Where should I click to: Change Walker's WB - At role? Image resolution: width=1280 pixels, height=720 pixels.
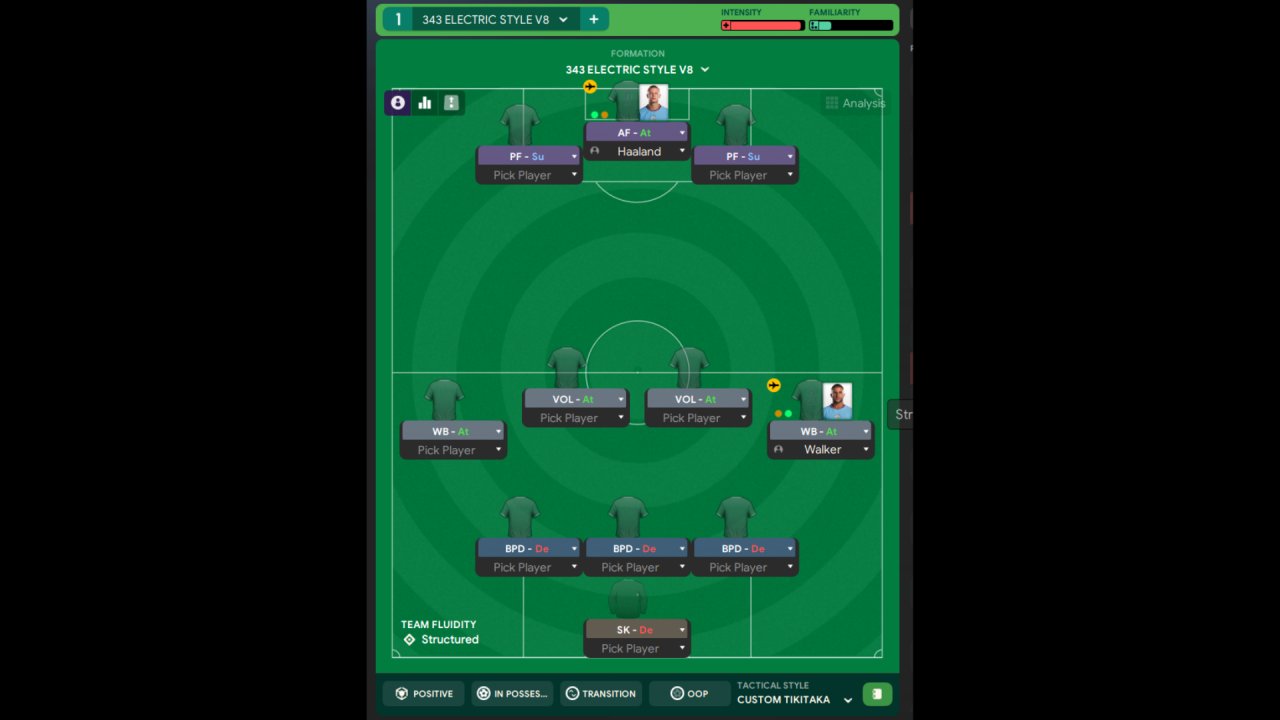tap(821, 431)
